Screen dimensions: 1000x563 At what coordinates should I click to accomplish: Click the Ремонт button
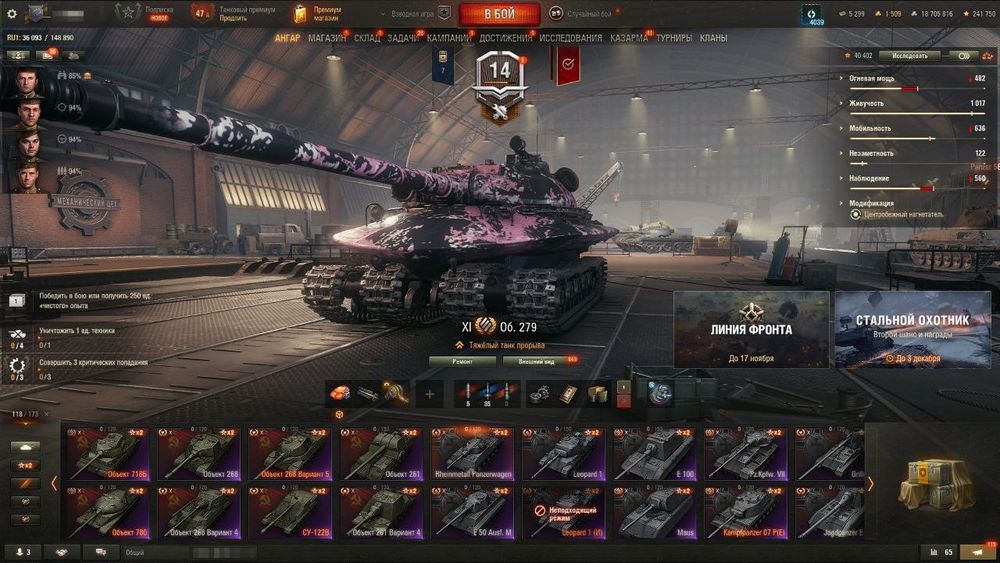tap(461, 360)
